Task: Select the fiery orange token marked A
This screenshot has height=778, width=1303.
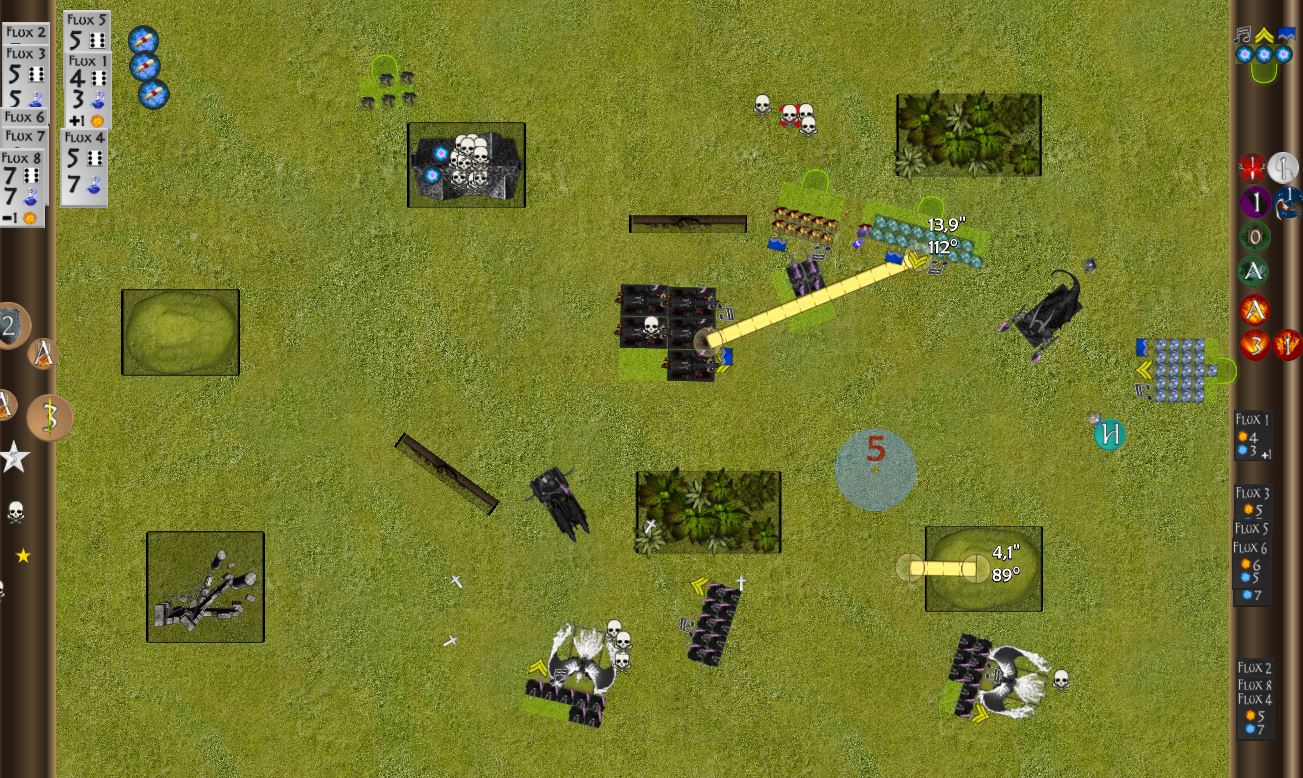Action: 1254,310
